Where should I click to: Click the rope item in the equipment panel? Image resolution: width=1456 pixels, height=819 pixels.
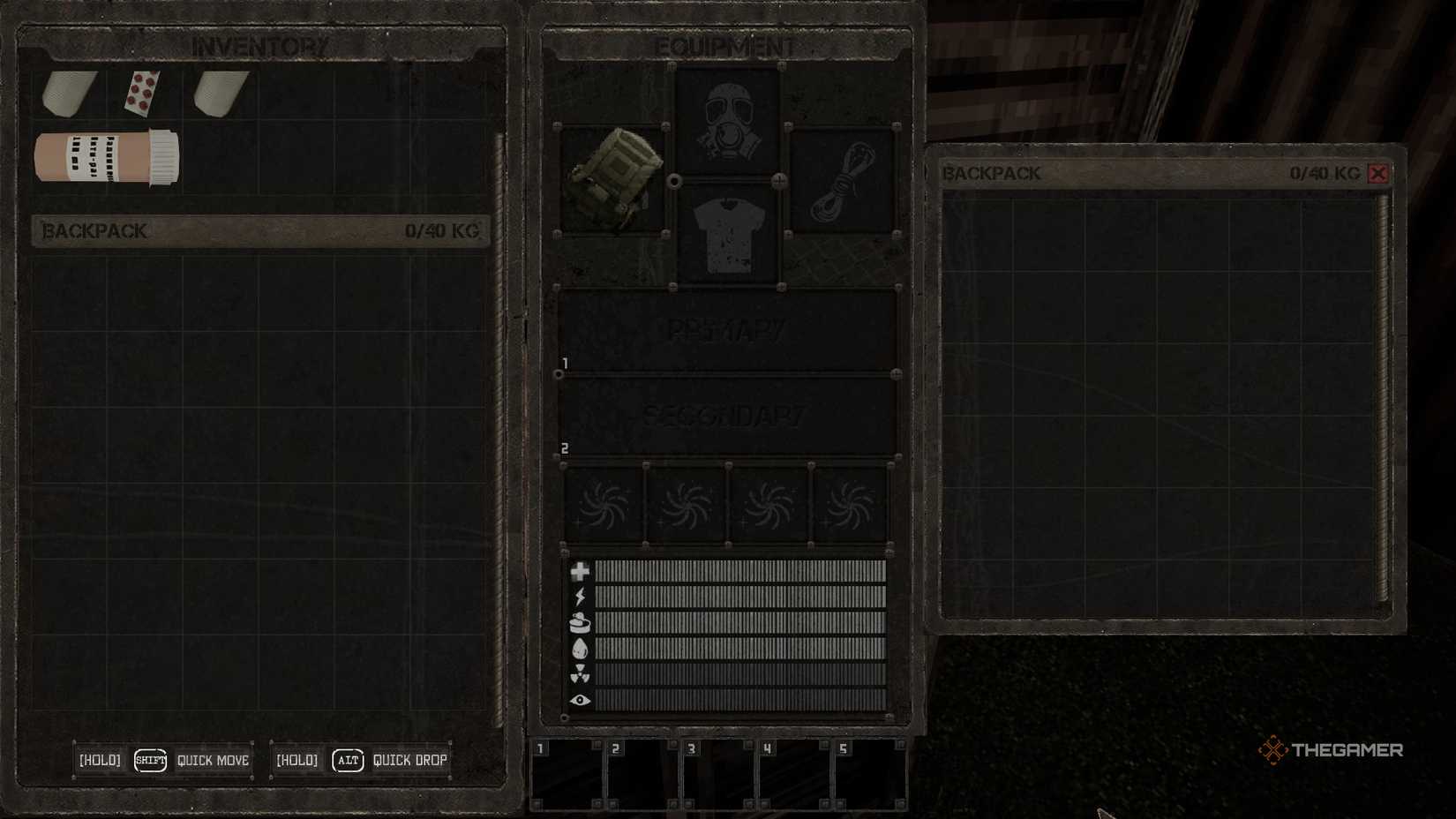842,181
